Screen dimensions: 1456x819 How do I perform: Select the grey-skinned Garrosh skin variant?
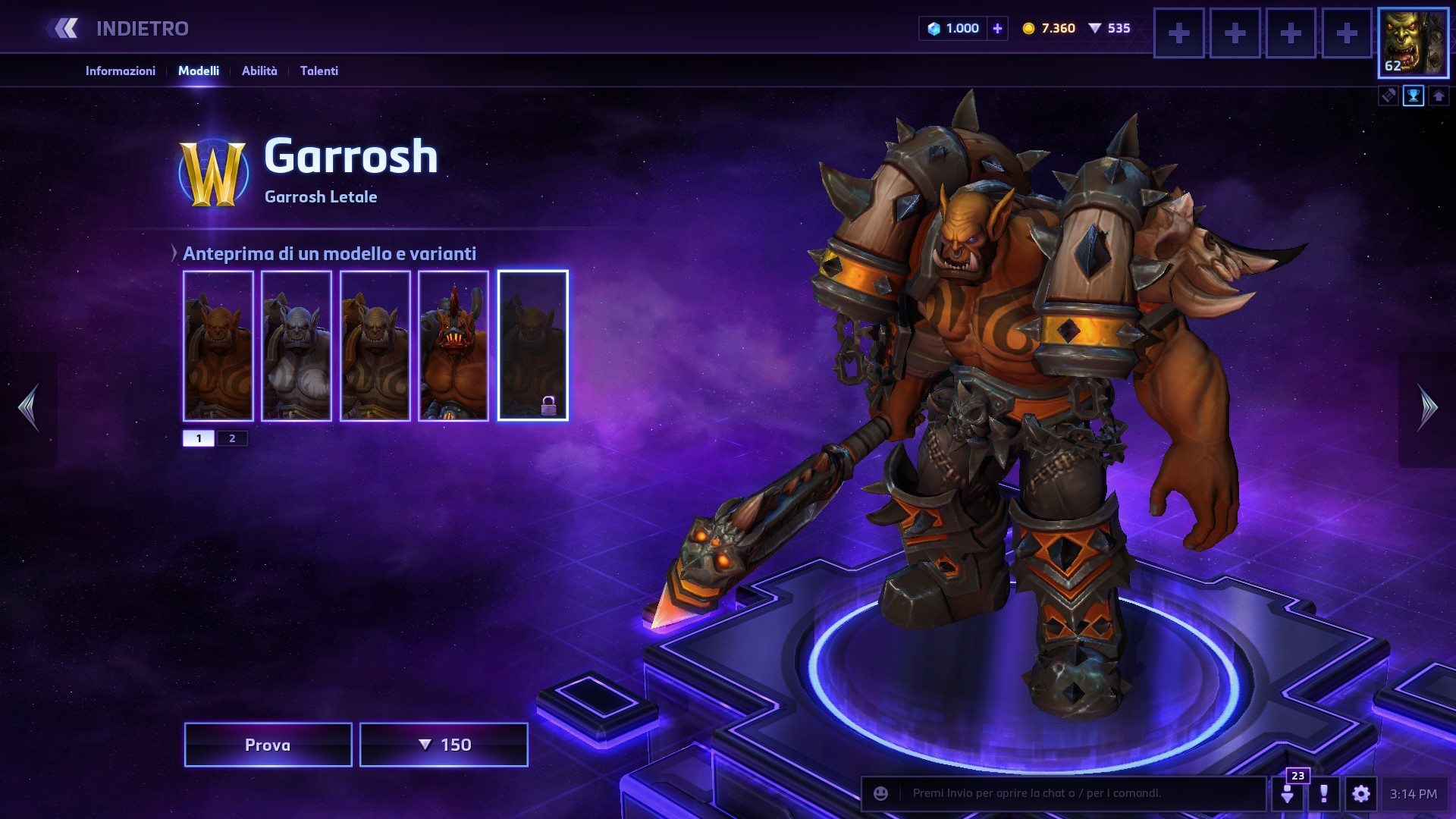pos(297,346)
